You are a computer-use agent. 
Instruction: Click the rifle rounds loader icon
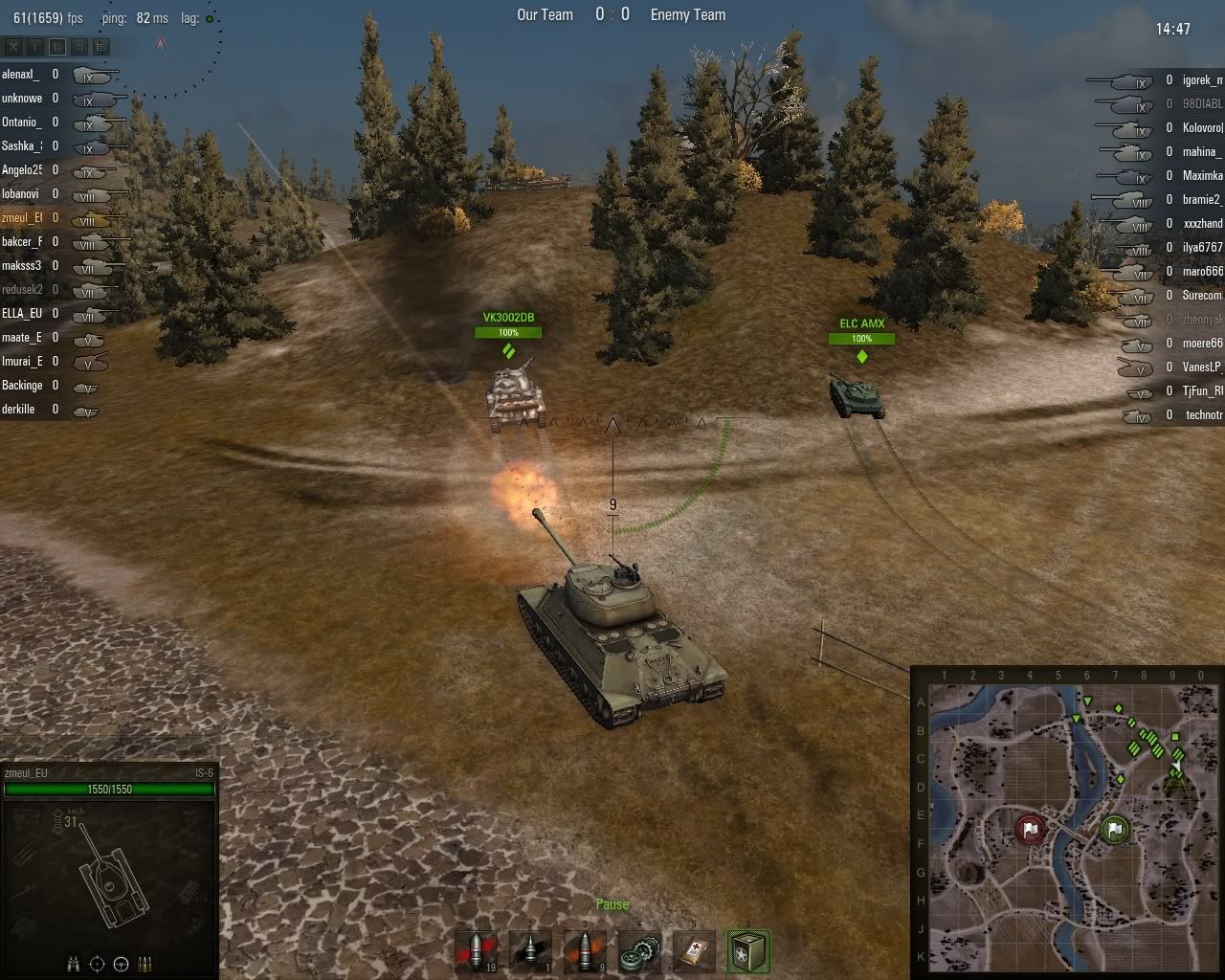145,964
